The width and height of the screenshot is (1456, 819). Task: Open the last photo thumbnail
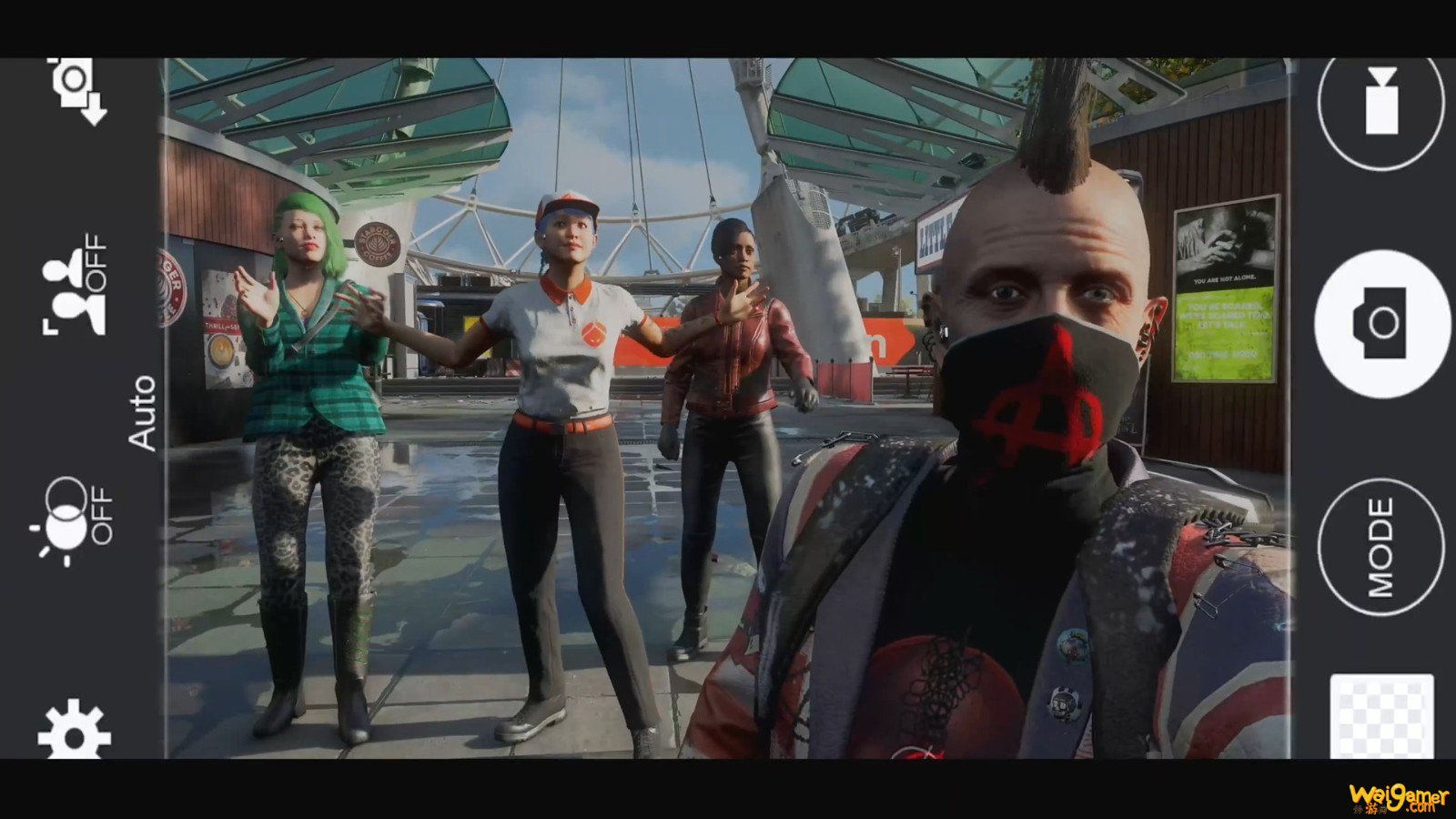1381,717
